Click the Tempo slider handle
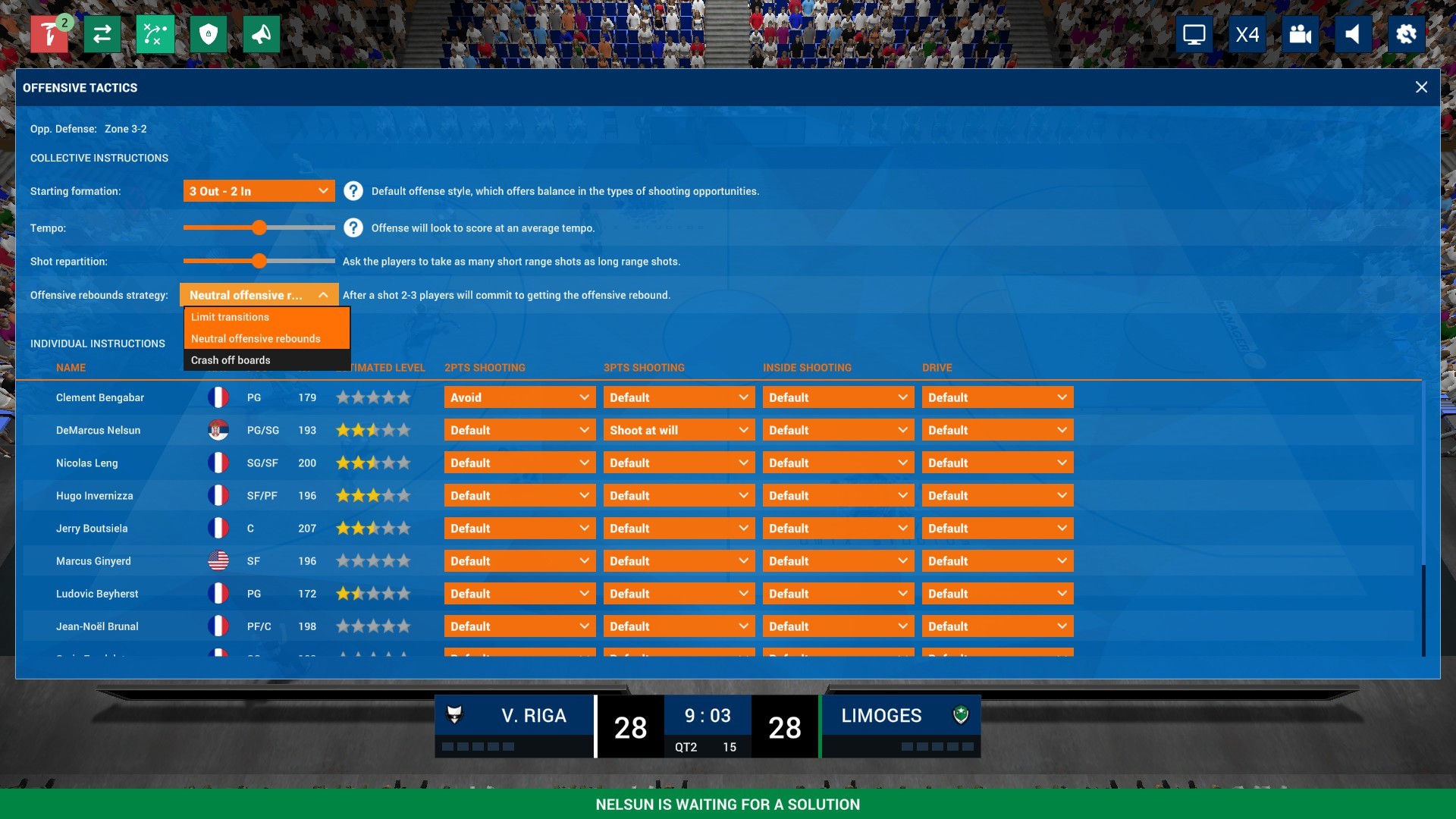Viewport: 1456px width, 819px height. 259,227
